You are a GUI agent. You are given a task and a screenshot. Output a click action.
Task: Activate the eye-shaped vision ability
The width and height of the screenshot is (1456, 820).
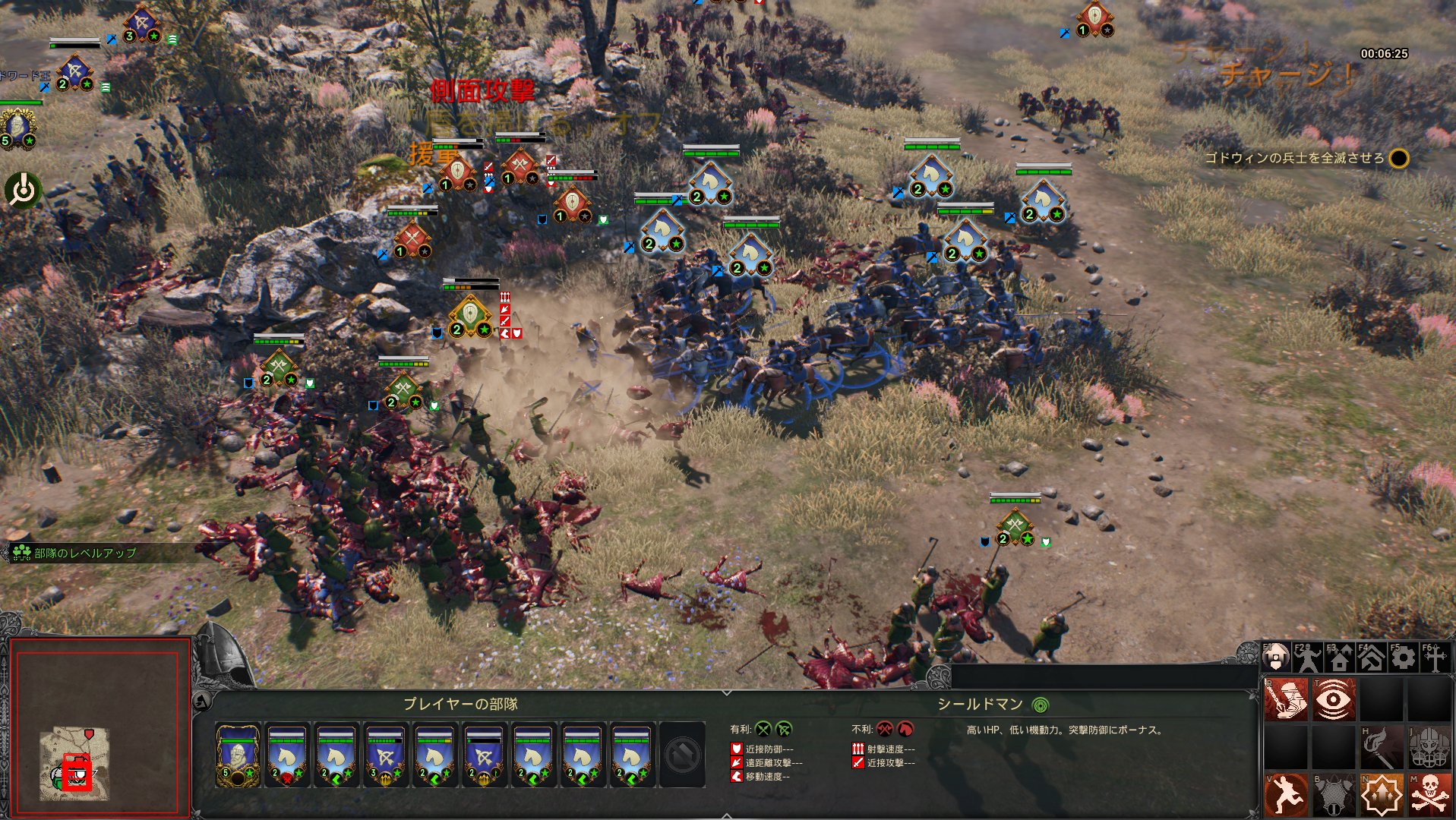(x=1333, y=699)
